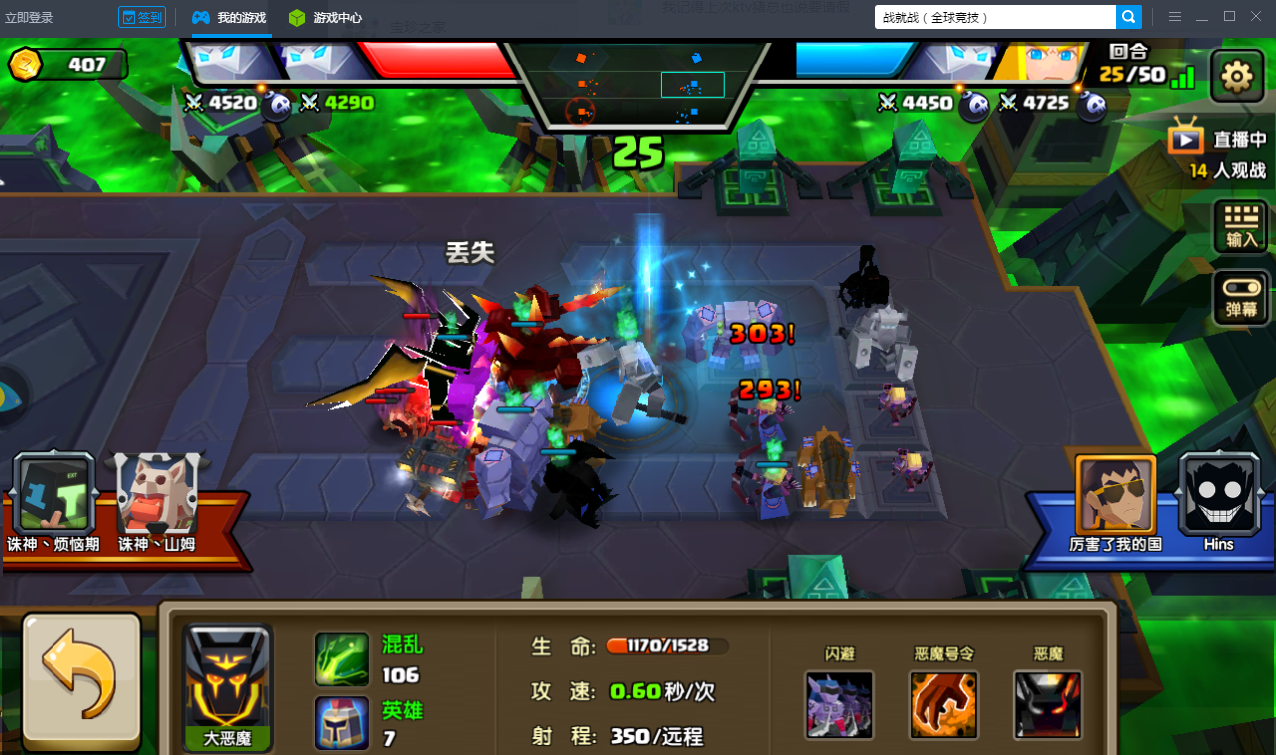Click the 签到 check-in button
This screenshot has width=1276, height=755.
click(141, 17)
